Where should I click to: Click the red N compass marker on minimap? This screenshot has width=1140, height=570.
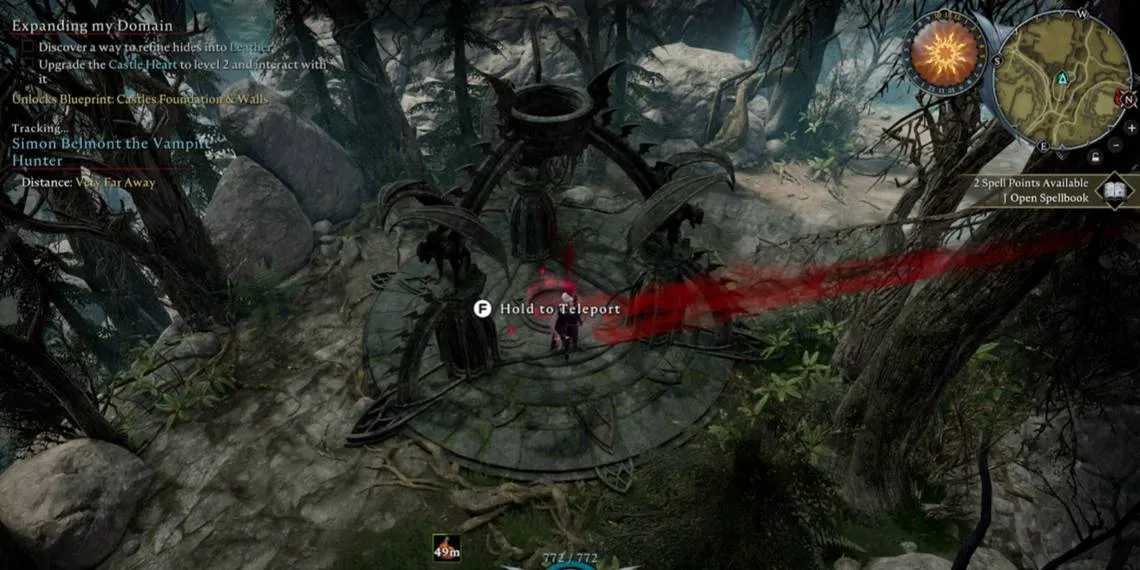[x=1128, y=99]
